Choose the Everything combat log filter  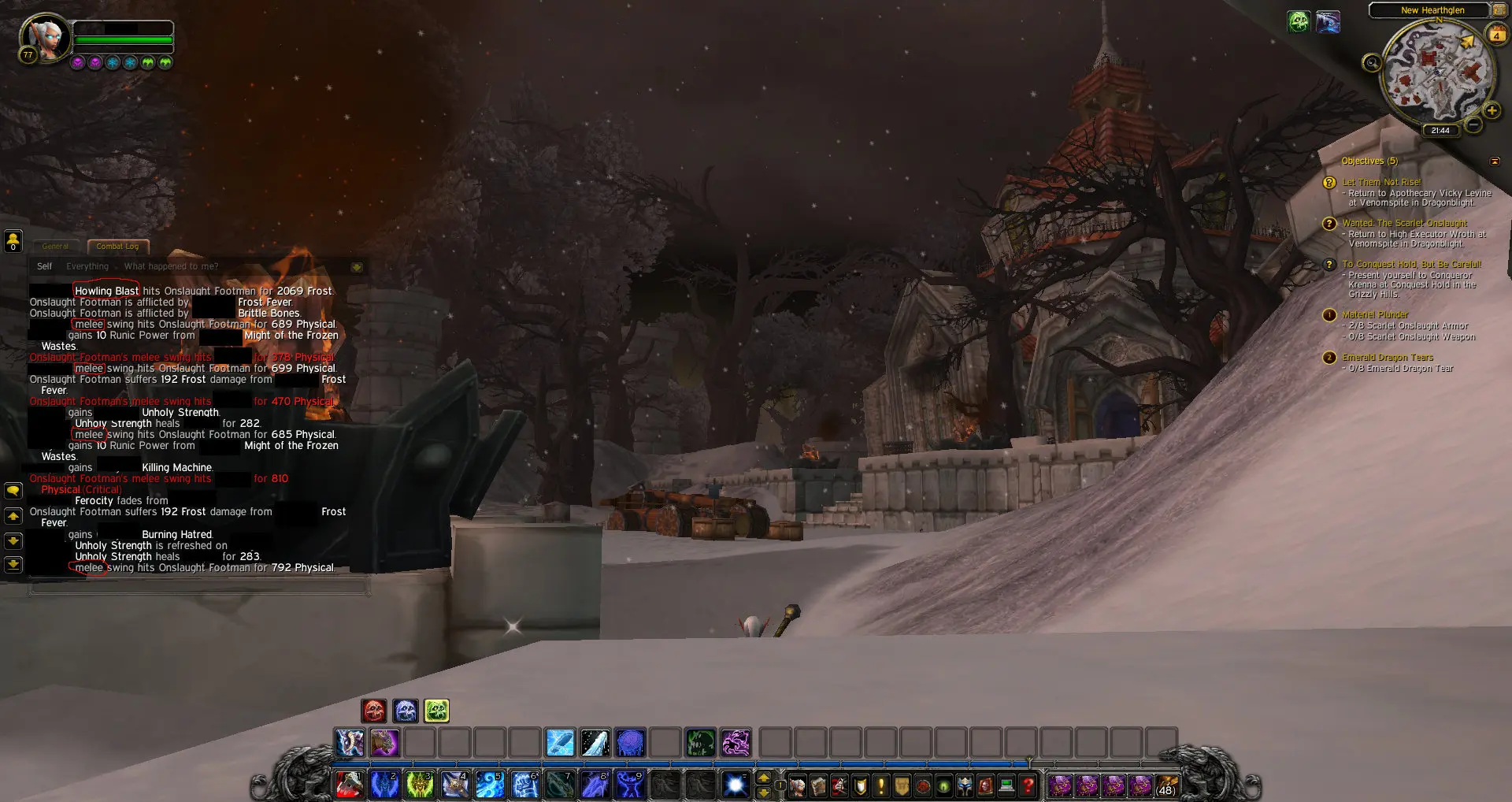87,266
